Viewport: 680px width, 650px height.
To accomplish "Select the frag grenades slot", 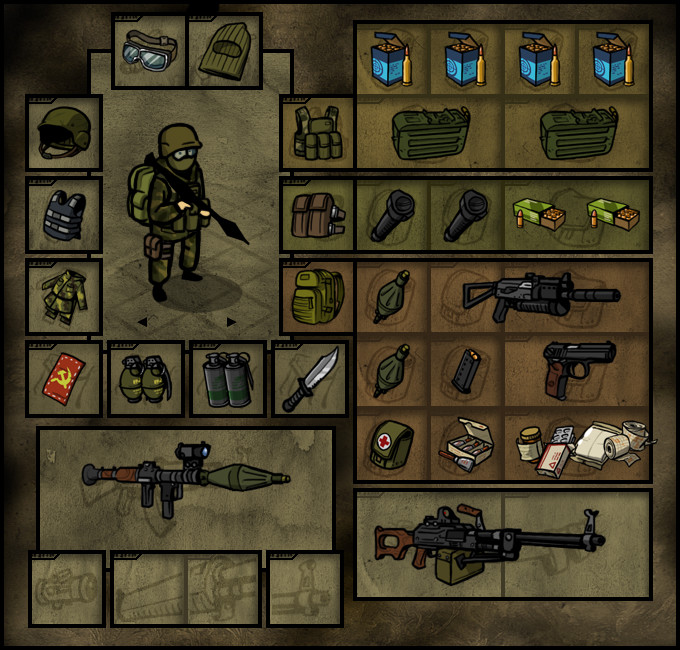I will coord(145,379).
